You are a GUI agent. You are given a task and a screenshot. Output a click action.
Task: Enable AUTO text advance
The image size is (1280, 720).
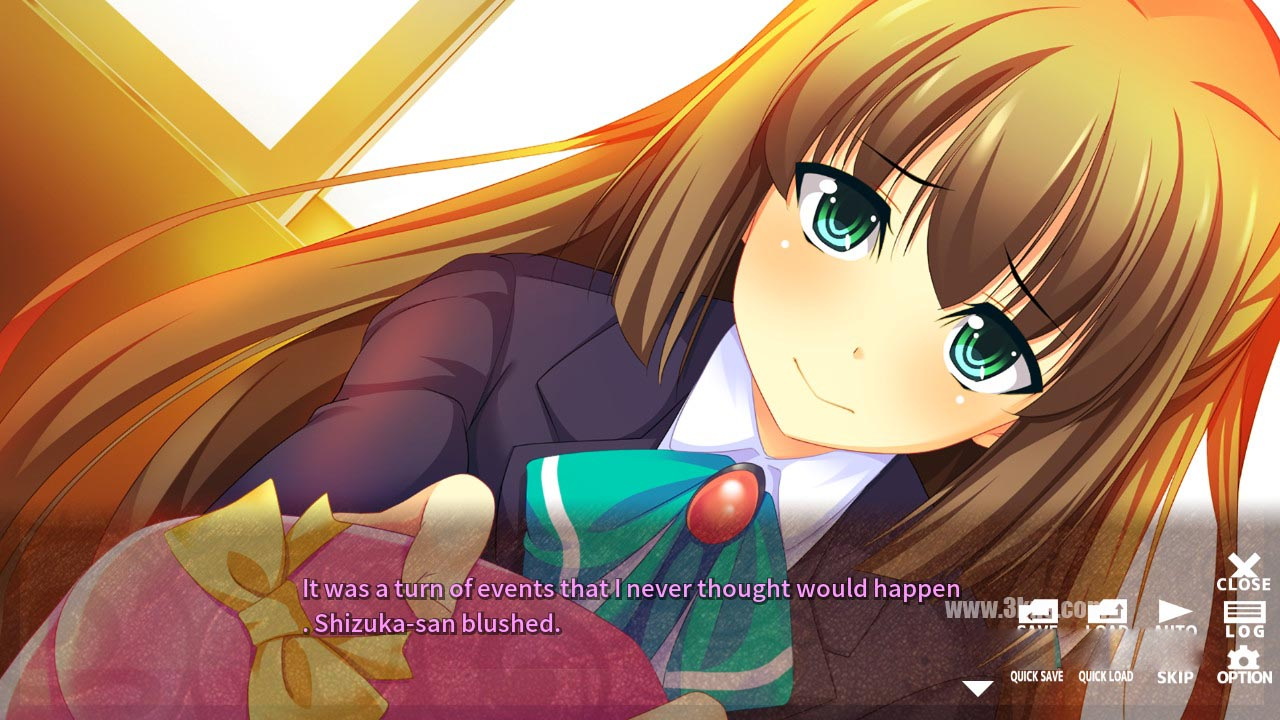[x=1175, y=617]
